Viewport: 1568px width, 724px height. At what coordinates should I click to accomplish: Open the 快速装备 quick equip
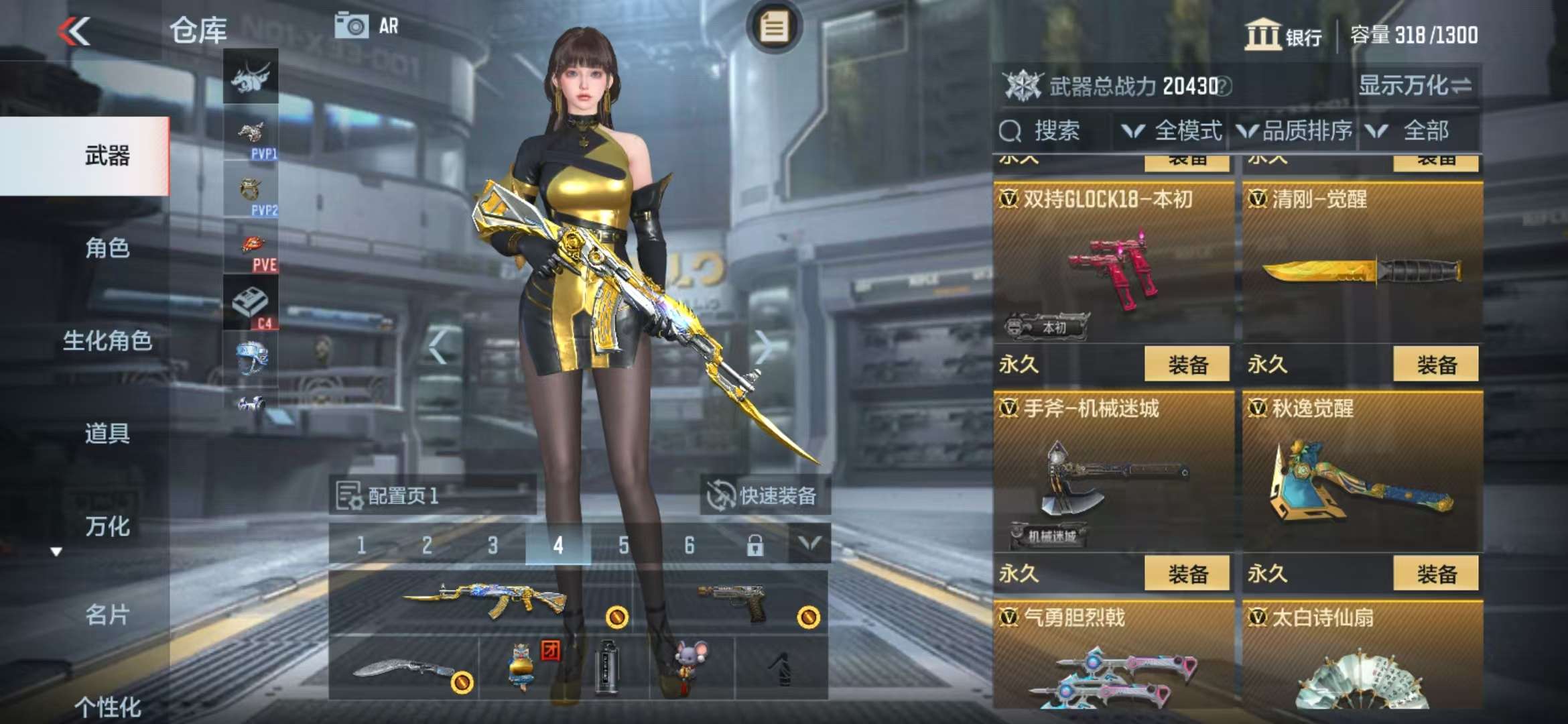(763, 496)
